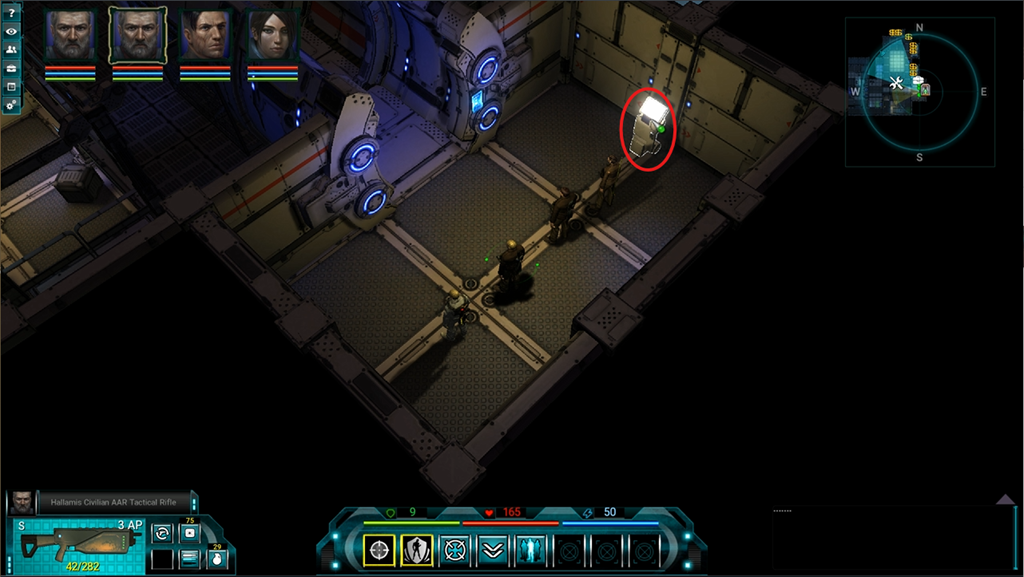Select the highlighted bearded squad member portrait

pyautogui.click(x=138, y=37)
